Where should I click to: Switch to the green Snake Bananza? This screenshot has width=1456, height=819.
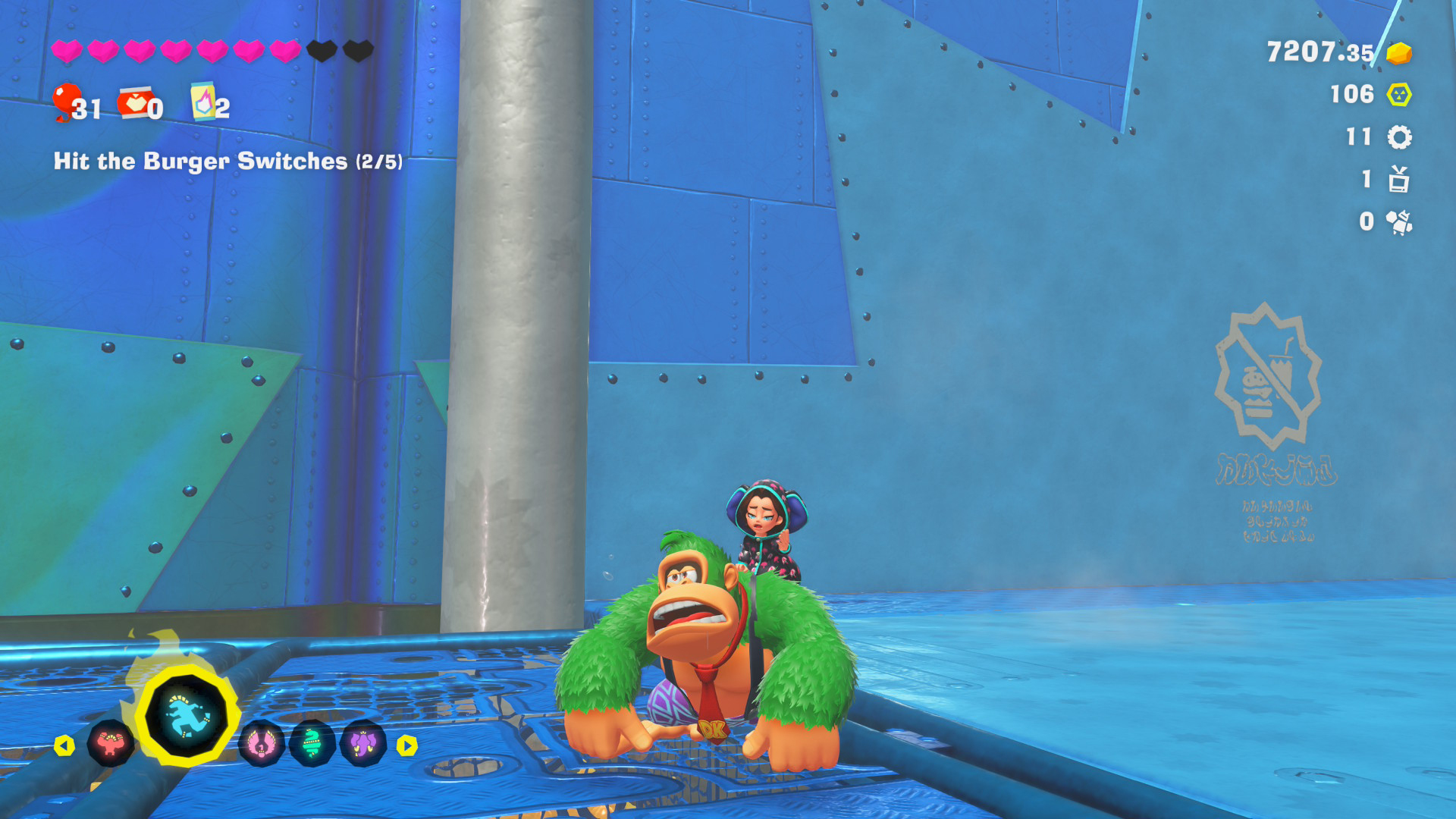point(312,744)
